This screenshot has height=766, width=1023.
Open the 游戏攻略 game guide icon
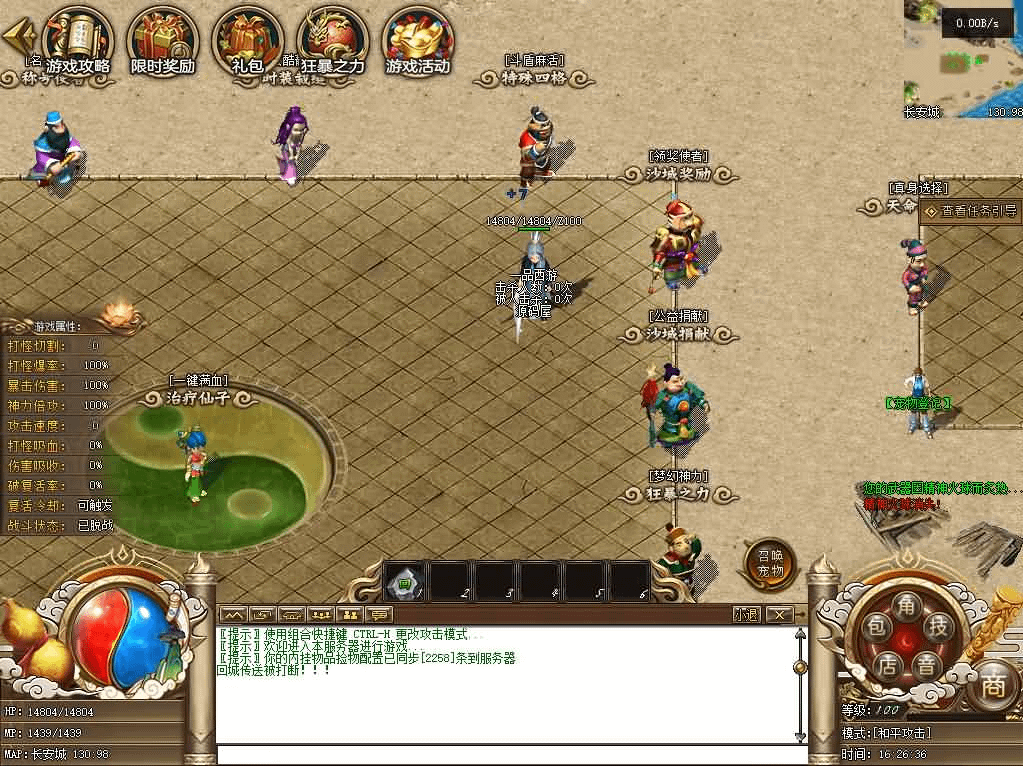78,38
